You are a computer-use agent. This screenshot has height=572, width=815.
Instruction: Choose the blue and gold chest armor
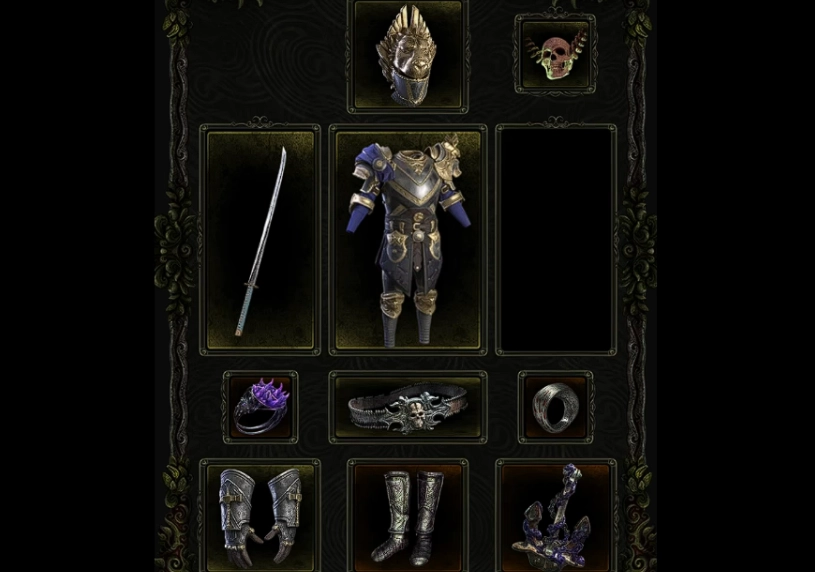pyautogui.click(x=408, y=240)
